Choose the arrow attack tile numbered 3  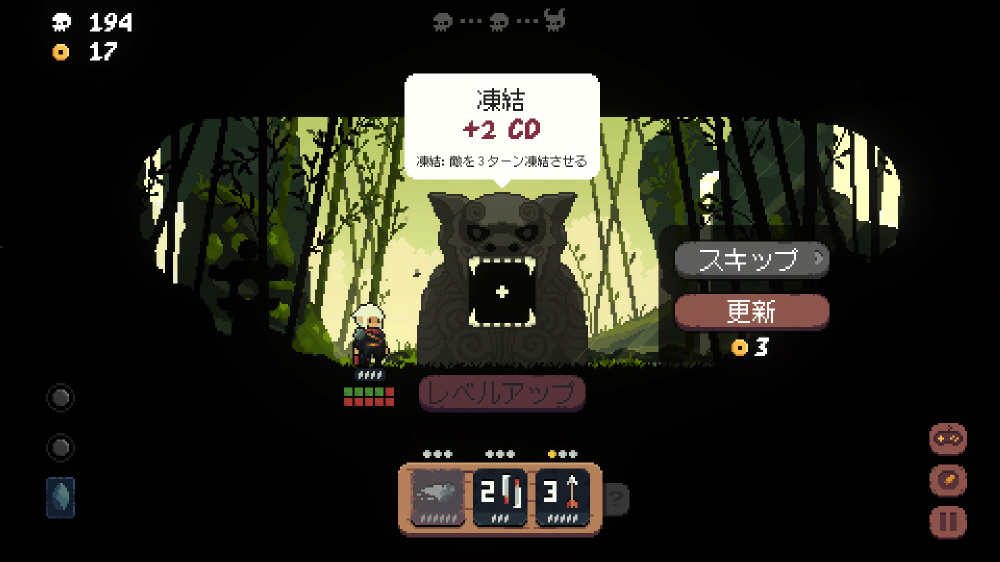click(564, 495)
